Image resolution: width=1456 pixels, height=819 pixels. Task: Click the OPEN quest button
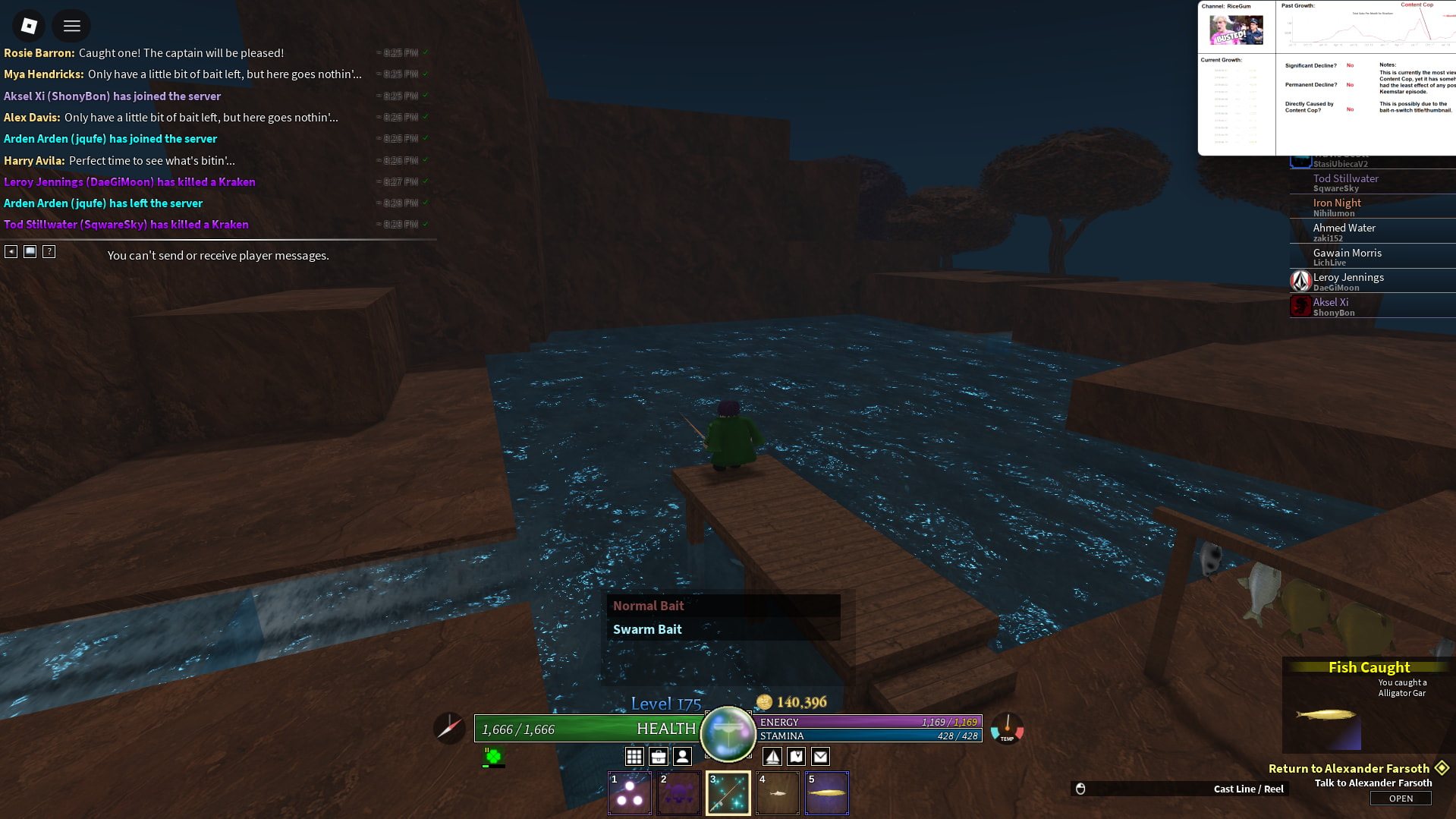[x=1401, y=799]
